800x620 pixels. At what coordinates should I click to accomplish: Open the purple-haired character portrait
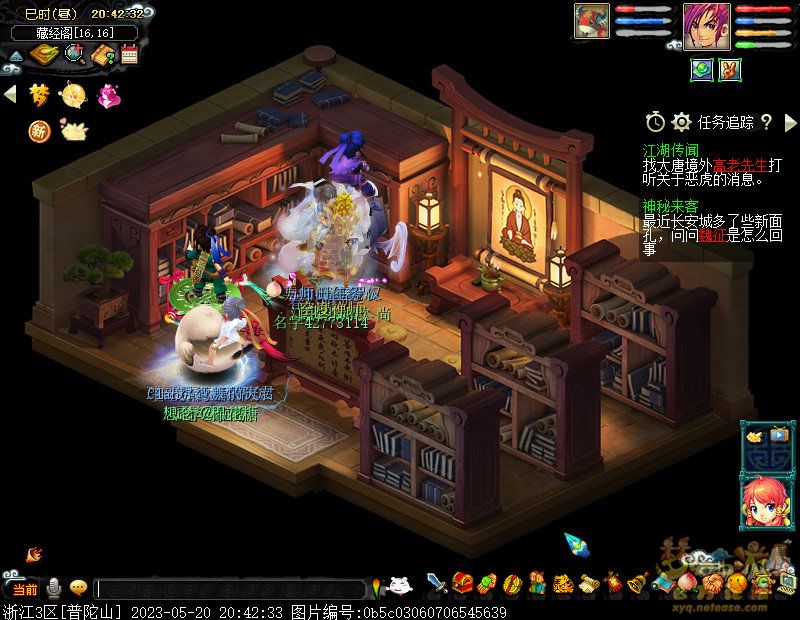coord(702,21)
